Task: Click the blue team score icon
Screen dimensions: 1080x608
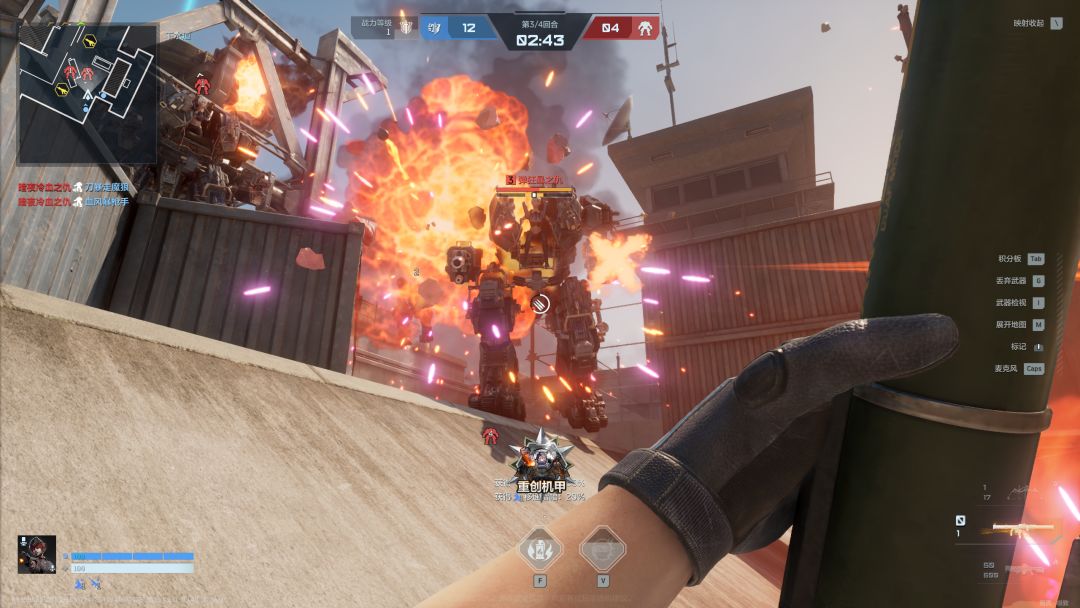Action: point(434,28)
